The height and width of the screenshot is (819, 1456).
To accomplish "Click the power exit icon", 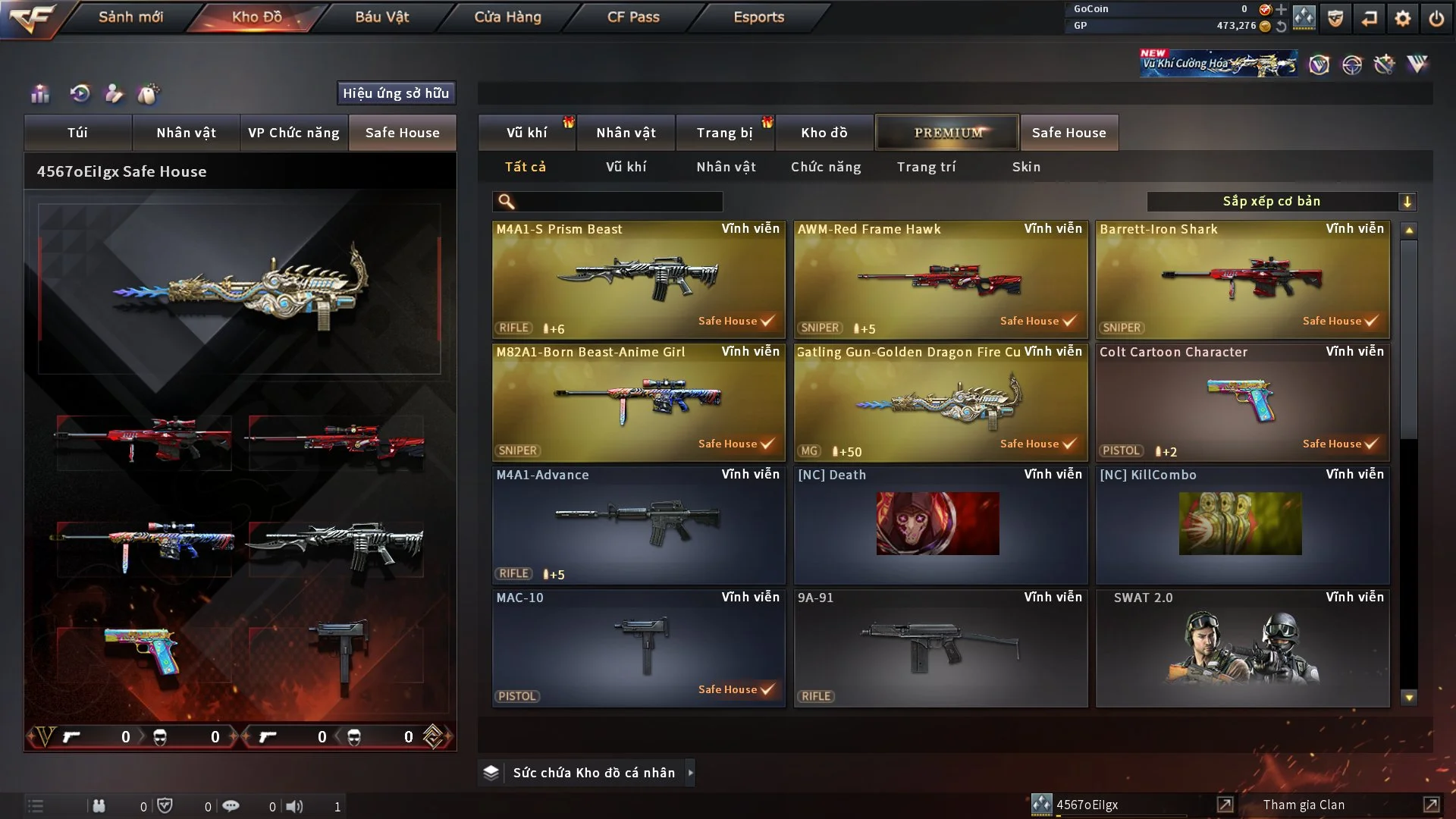I will 1436,18.
